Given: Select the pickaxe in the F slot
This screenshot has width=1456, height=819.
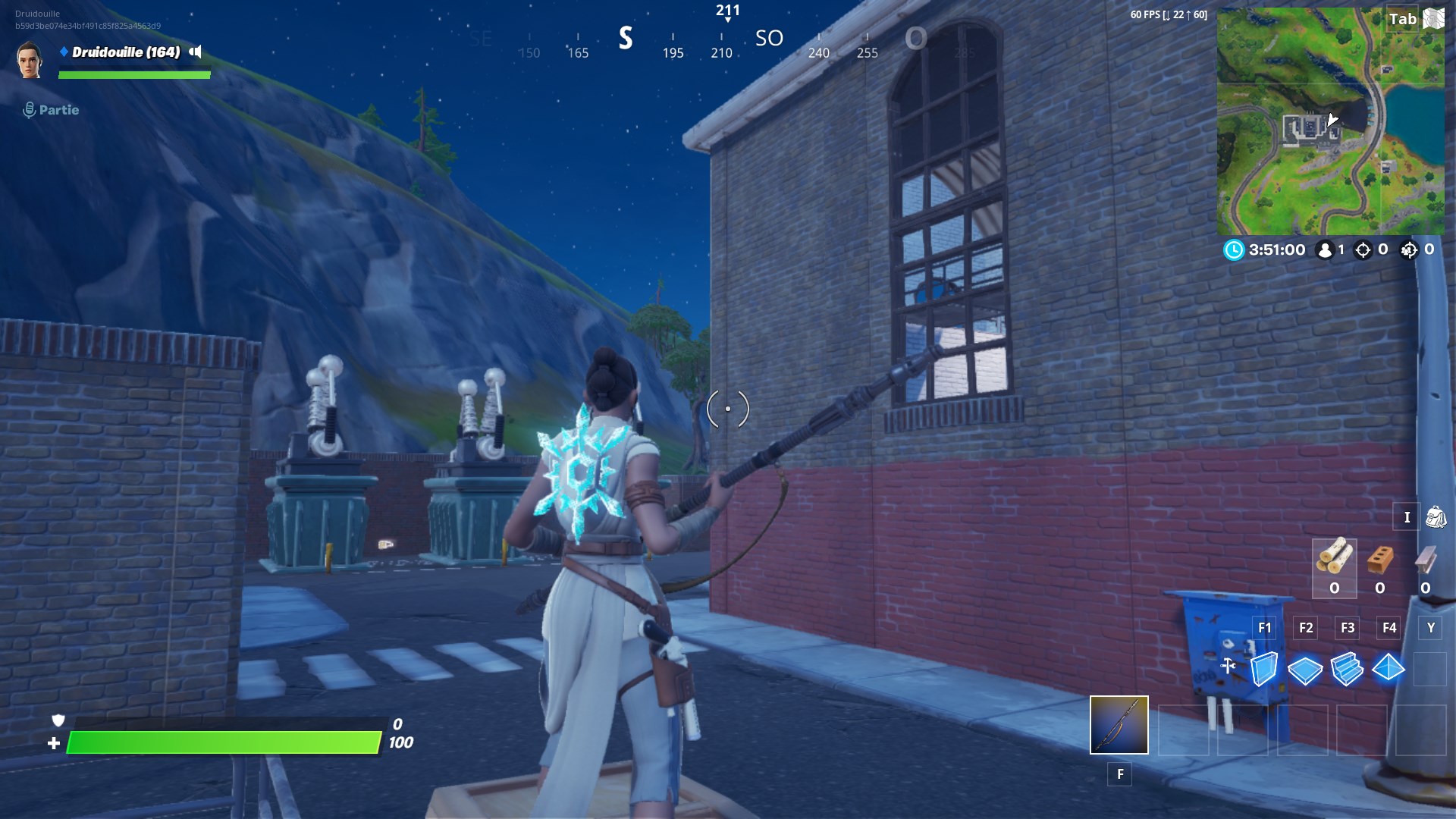Looking at the screenshot, I should (1119, 726).
